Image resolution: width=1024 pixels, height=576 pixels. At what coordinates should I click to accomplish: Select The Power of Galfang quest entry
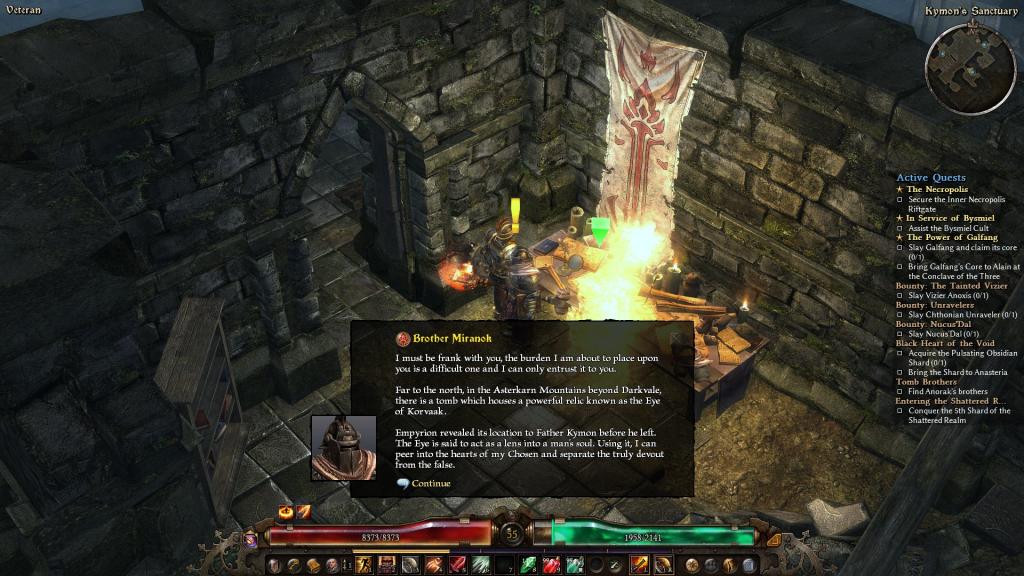click(952, 237)
